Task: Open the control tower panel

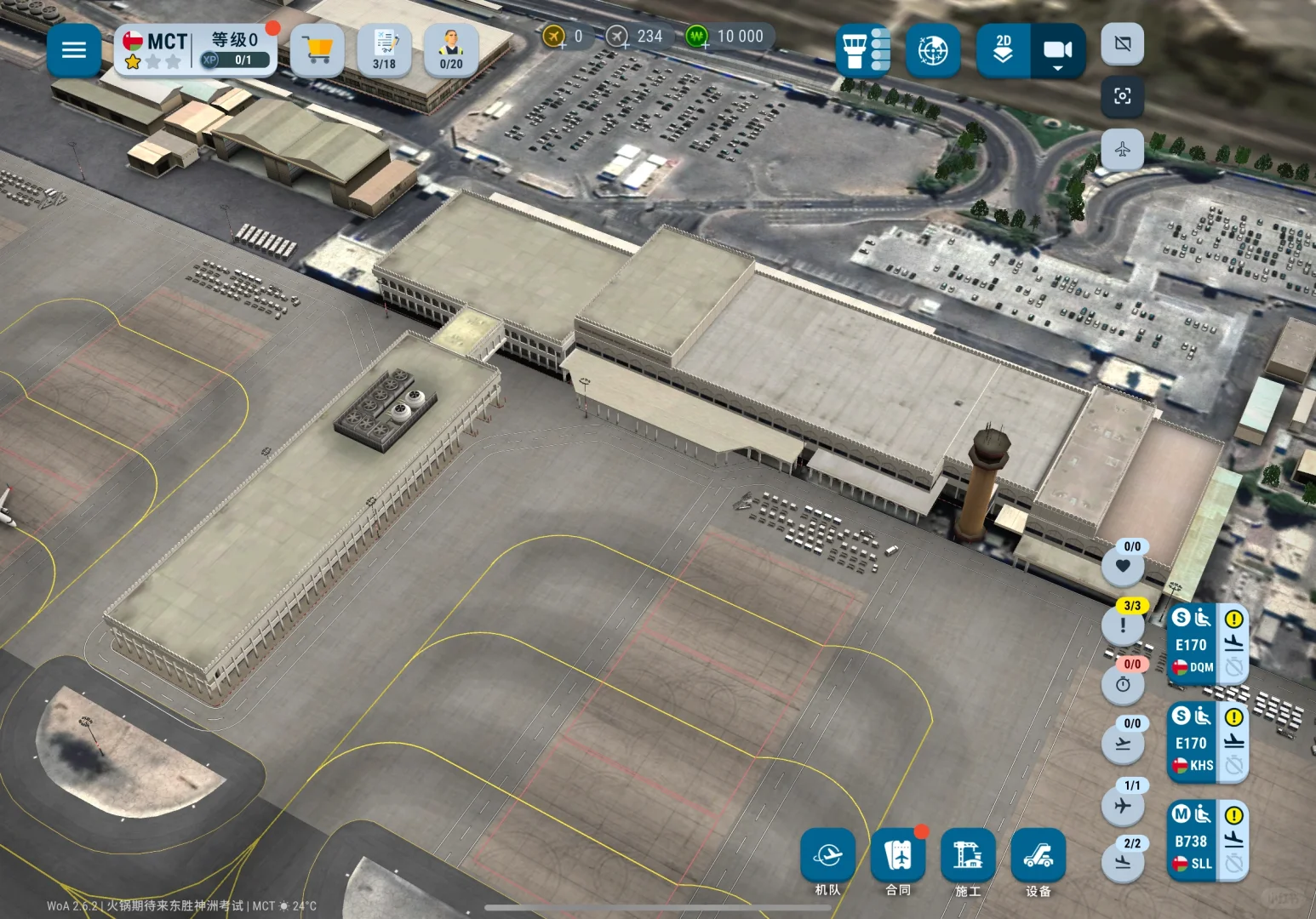Action: point(863,50)
